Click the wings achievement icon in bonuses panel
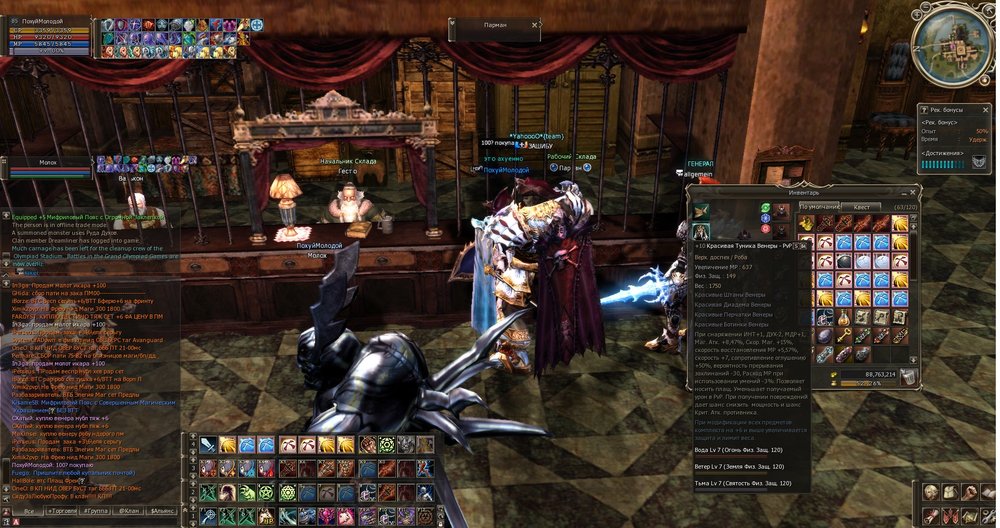 980,161
